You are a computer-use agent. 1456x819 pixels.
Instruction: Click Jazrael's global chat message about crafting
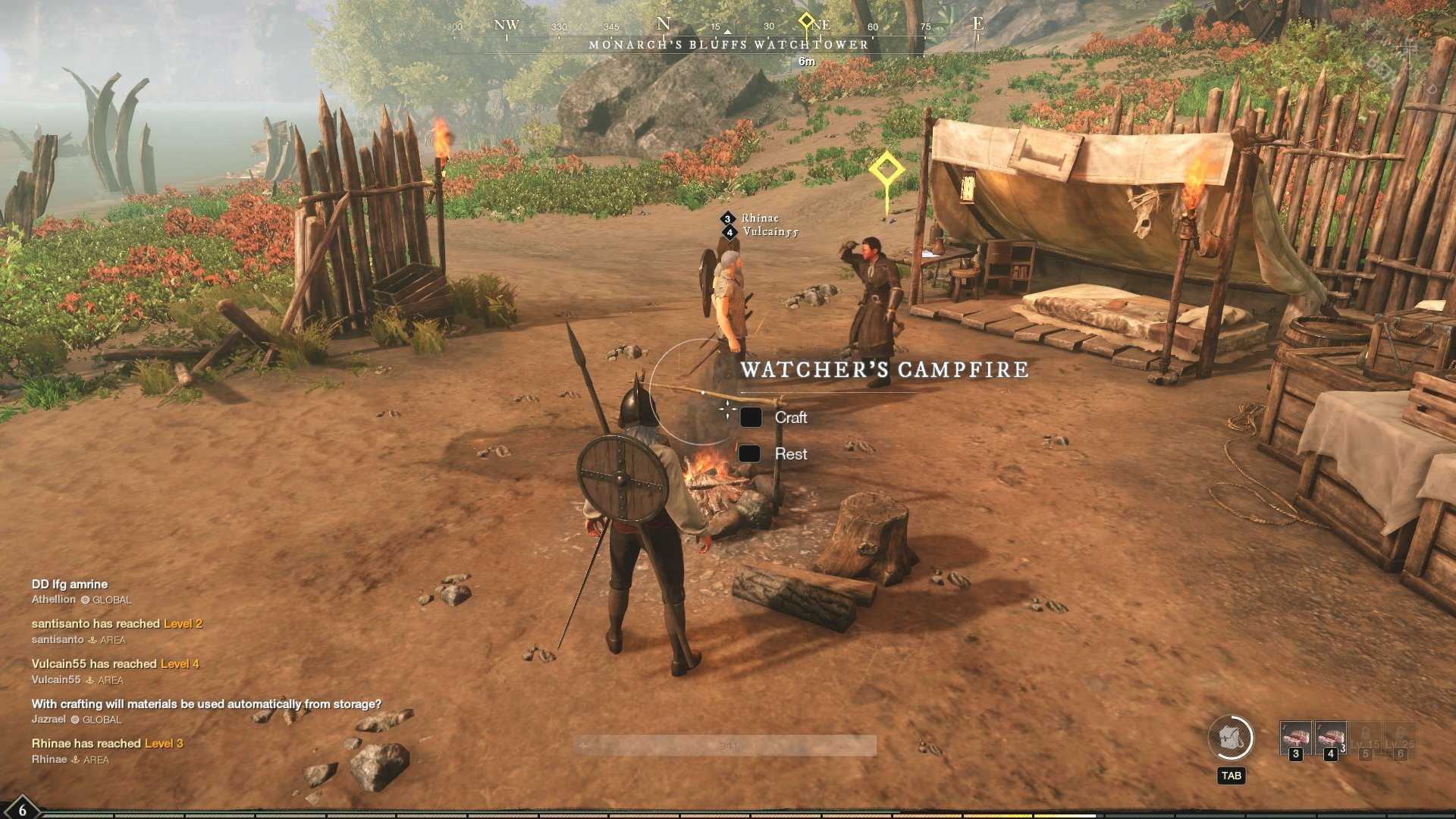(206, 704)
